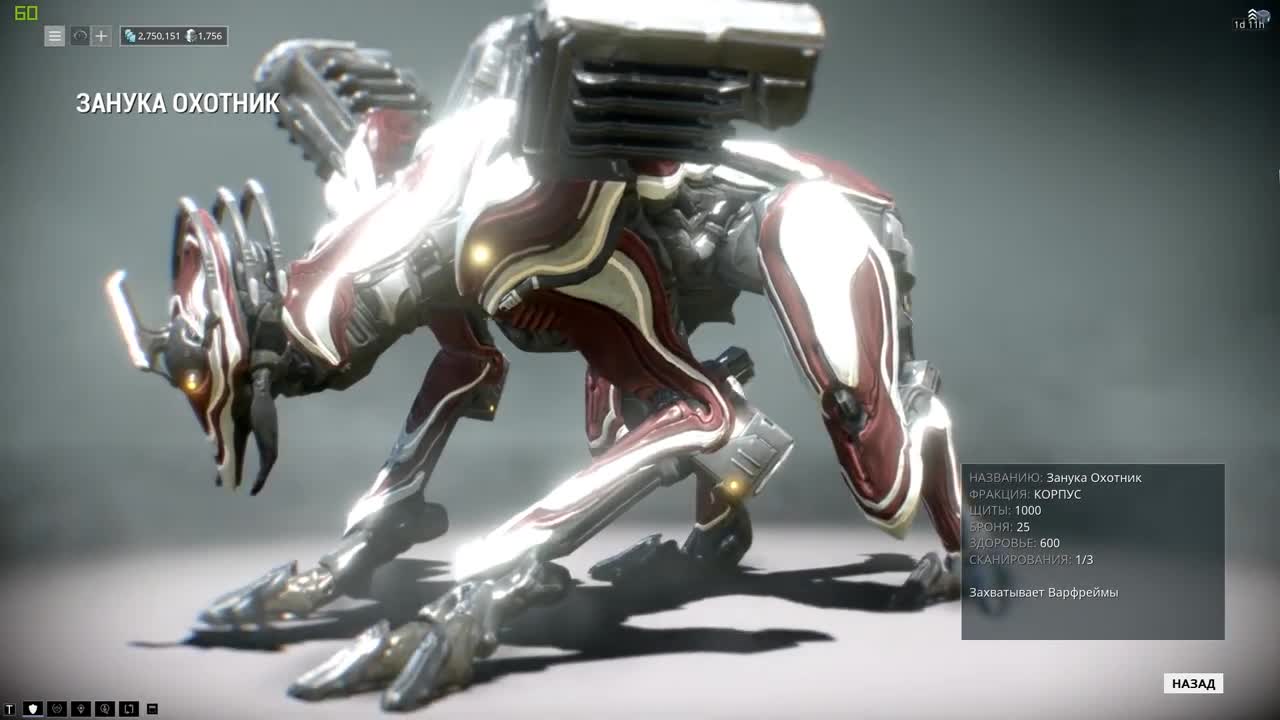This screenshot has width=1280, height=720.
Task: Click the ЗАНУКА ОХОТНИК title heading
Action: click(x=178, y=100)
